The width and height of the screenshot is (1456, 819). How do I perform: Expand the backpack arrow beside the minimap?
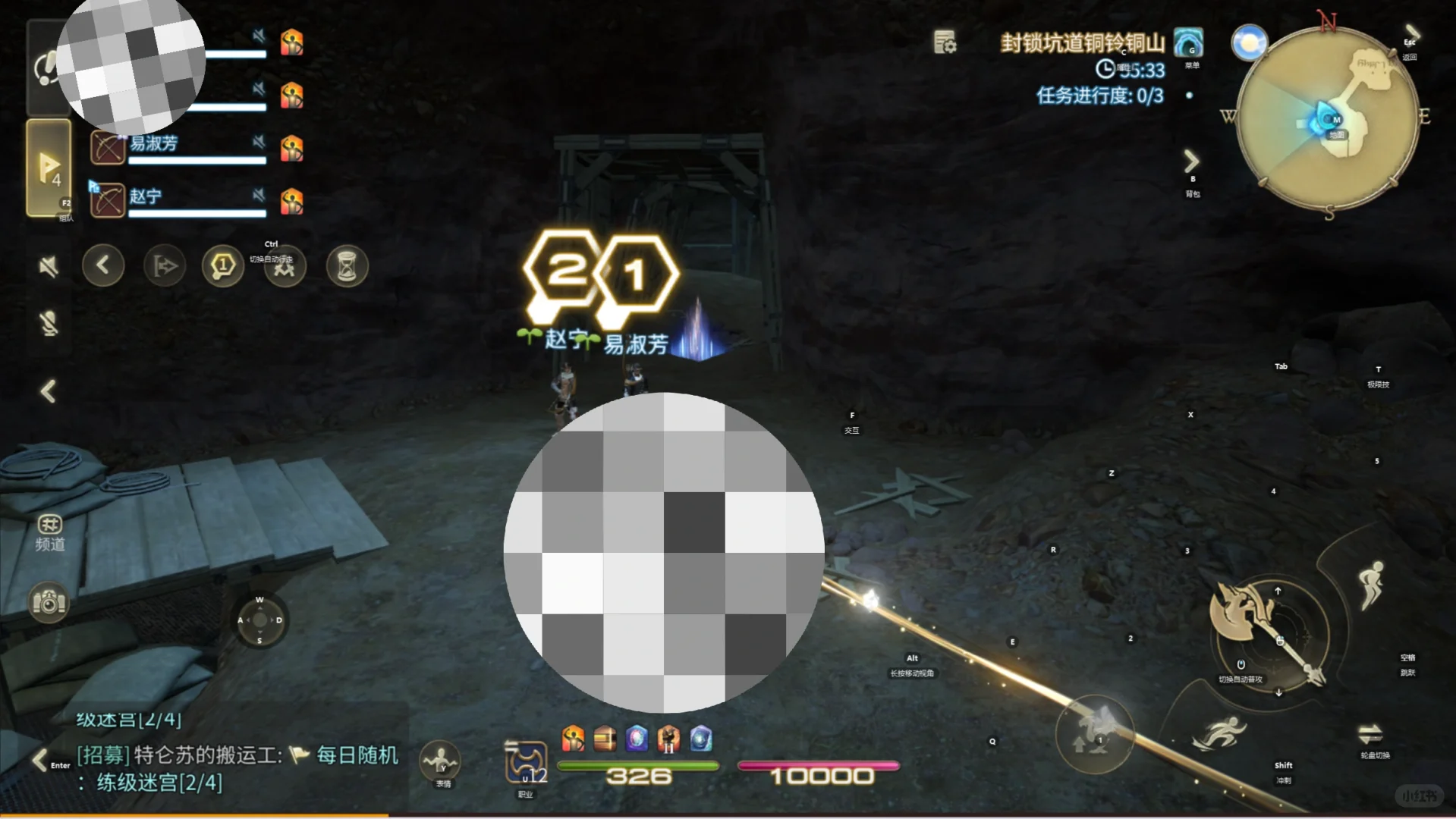pos(1191,161)
